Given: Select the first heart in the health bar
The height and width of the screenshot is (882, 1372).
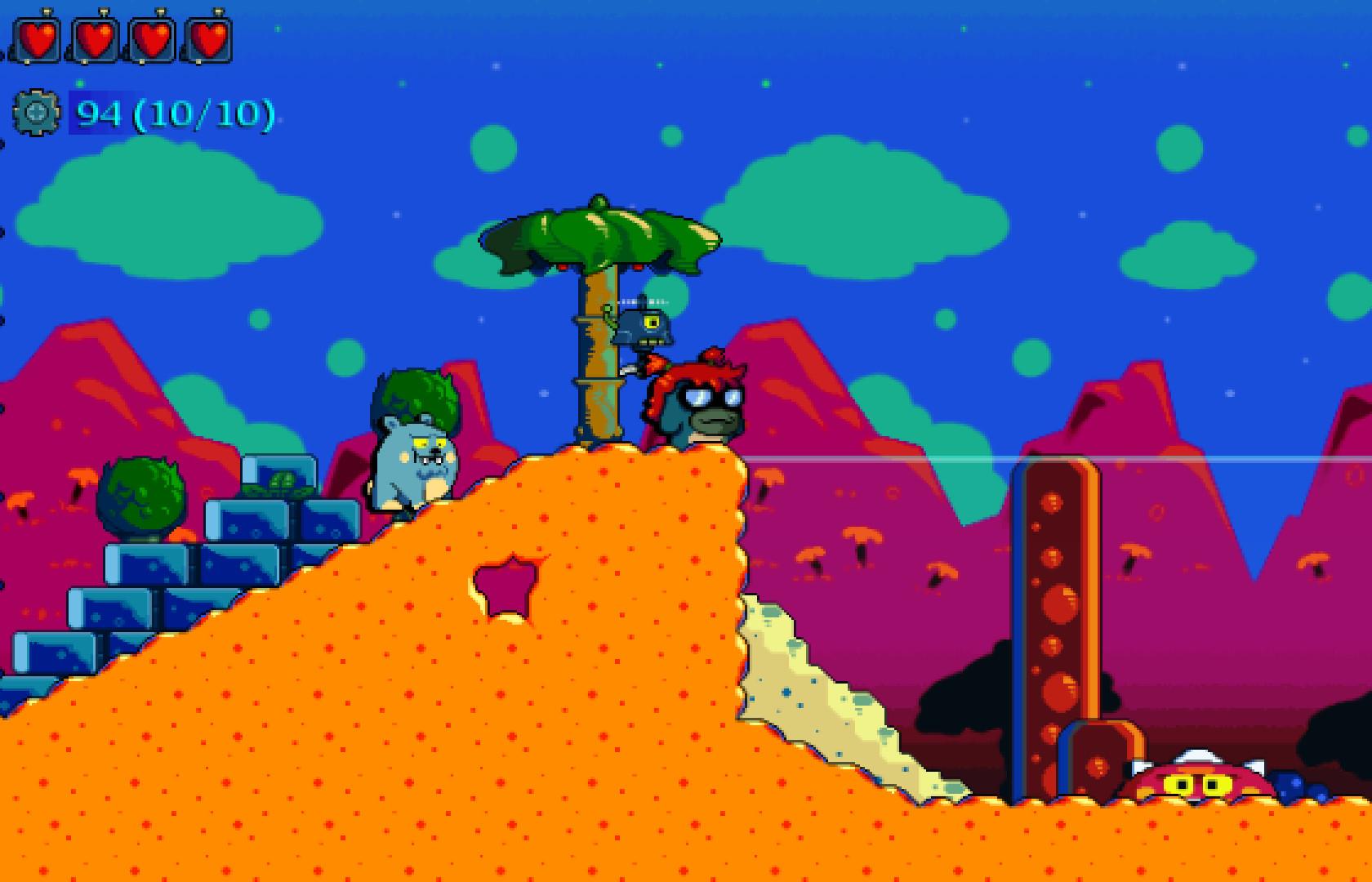Looking at the screenshot, I should [37, 36].
